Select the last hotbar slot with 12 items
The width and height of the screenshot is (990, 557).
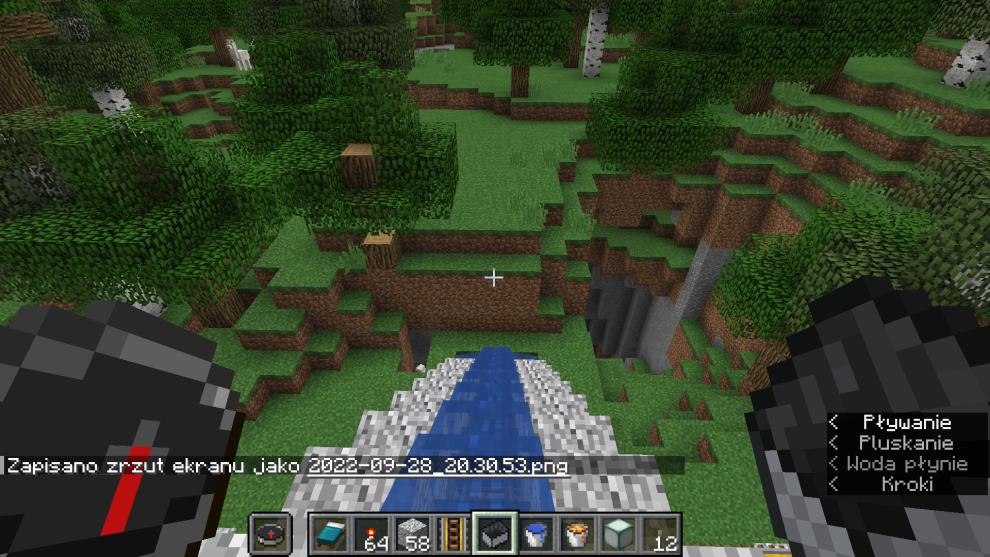[659, 532]
